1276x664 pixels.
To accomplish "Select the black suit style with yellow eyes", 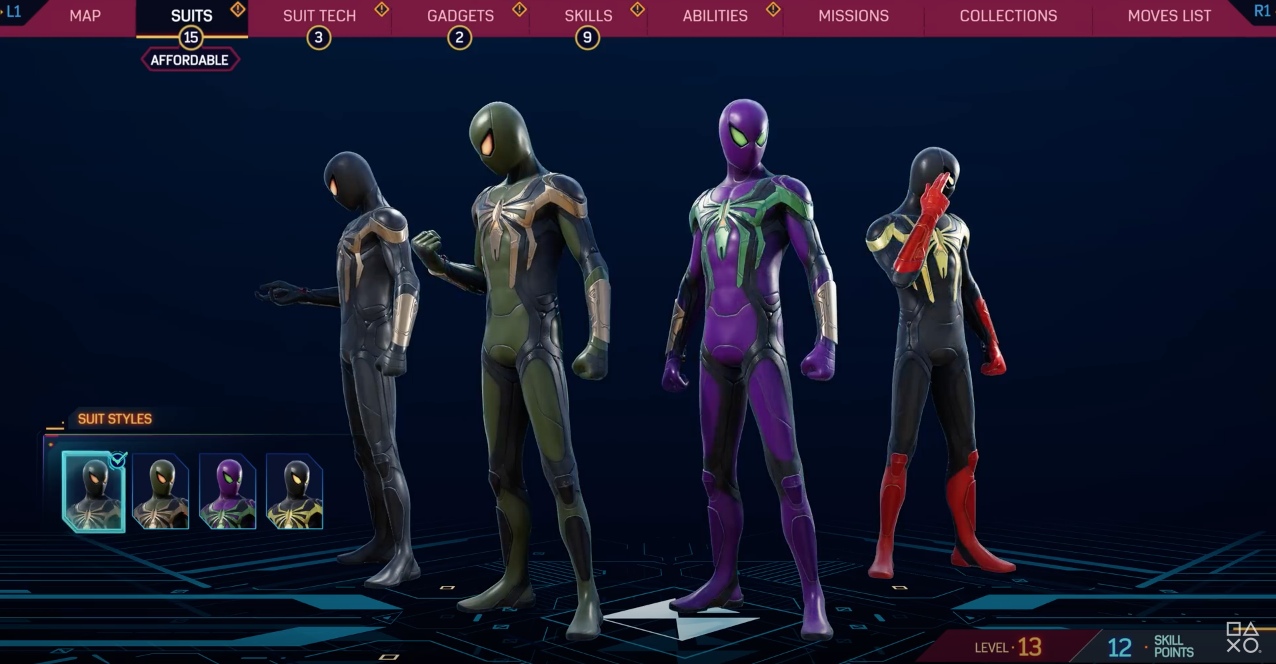I will coord(294,490).
